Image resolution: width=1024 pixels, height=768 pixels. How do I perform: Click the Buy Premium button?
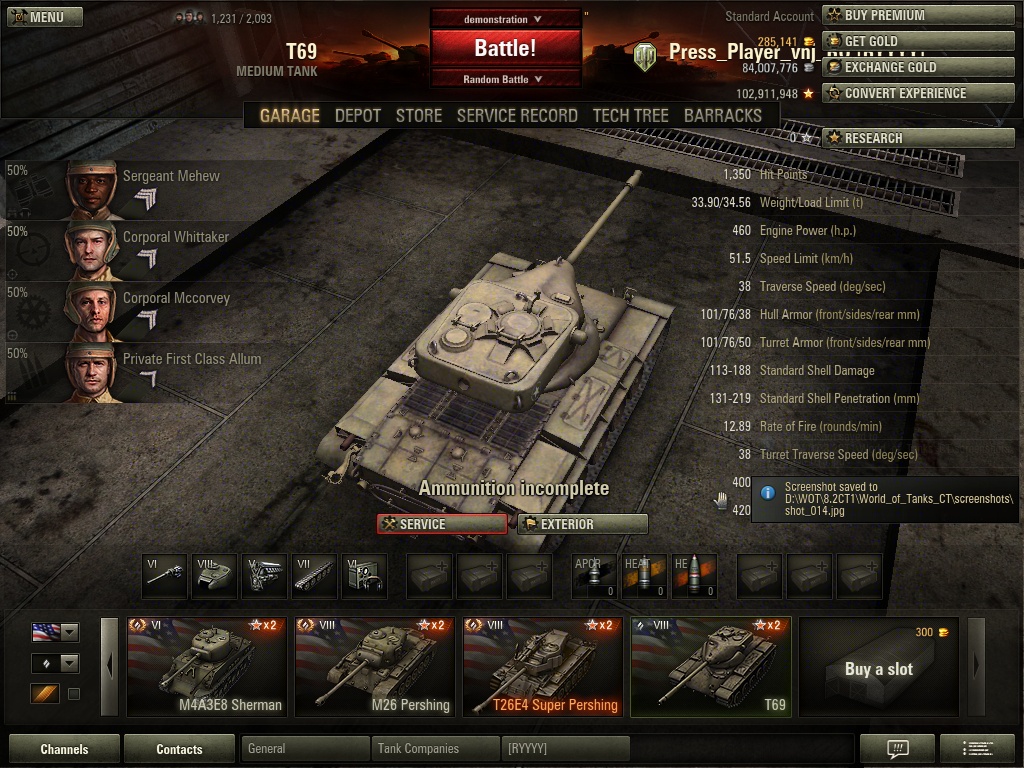click(918, 15)
